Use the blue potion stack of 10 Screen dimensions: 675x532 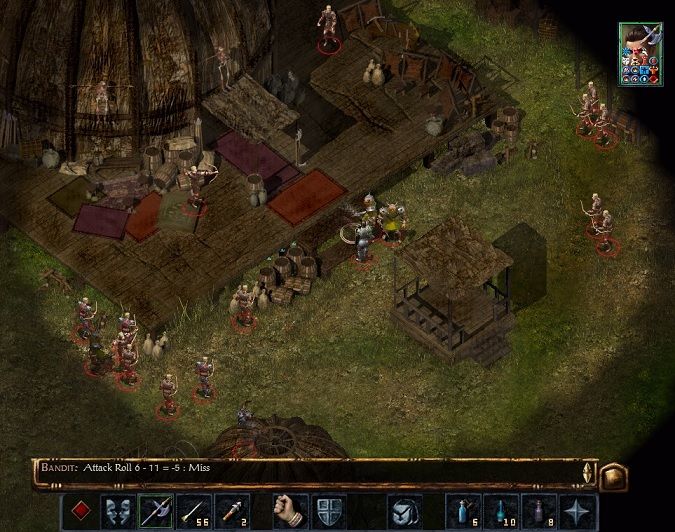pyautogui.click(x=502, y=511)
